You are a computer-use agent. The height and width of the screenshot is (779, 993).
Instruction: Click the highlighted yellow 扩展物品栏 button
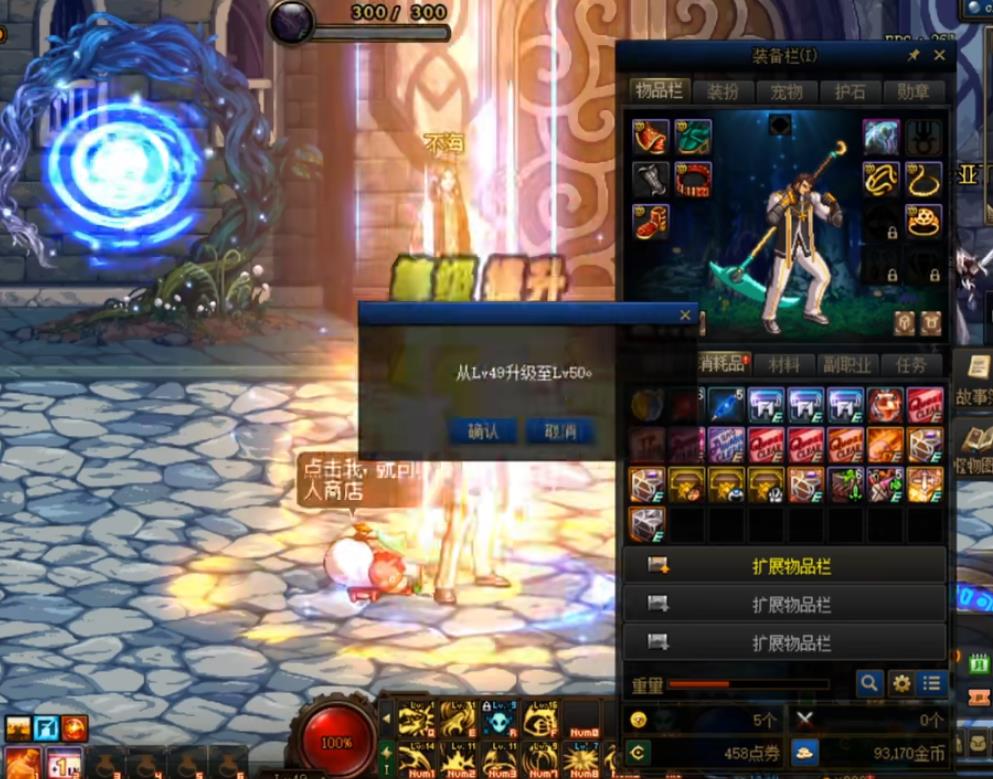785,566
